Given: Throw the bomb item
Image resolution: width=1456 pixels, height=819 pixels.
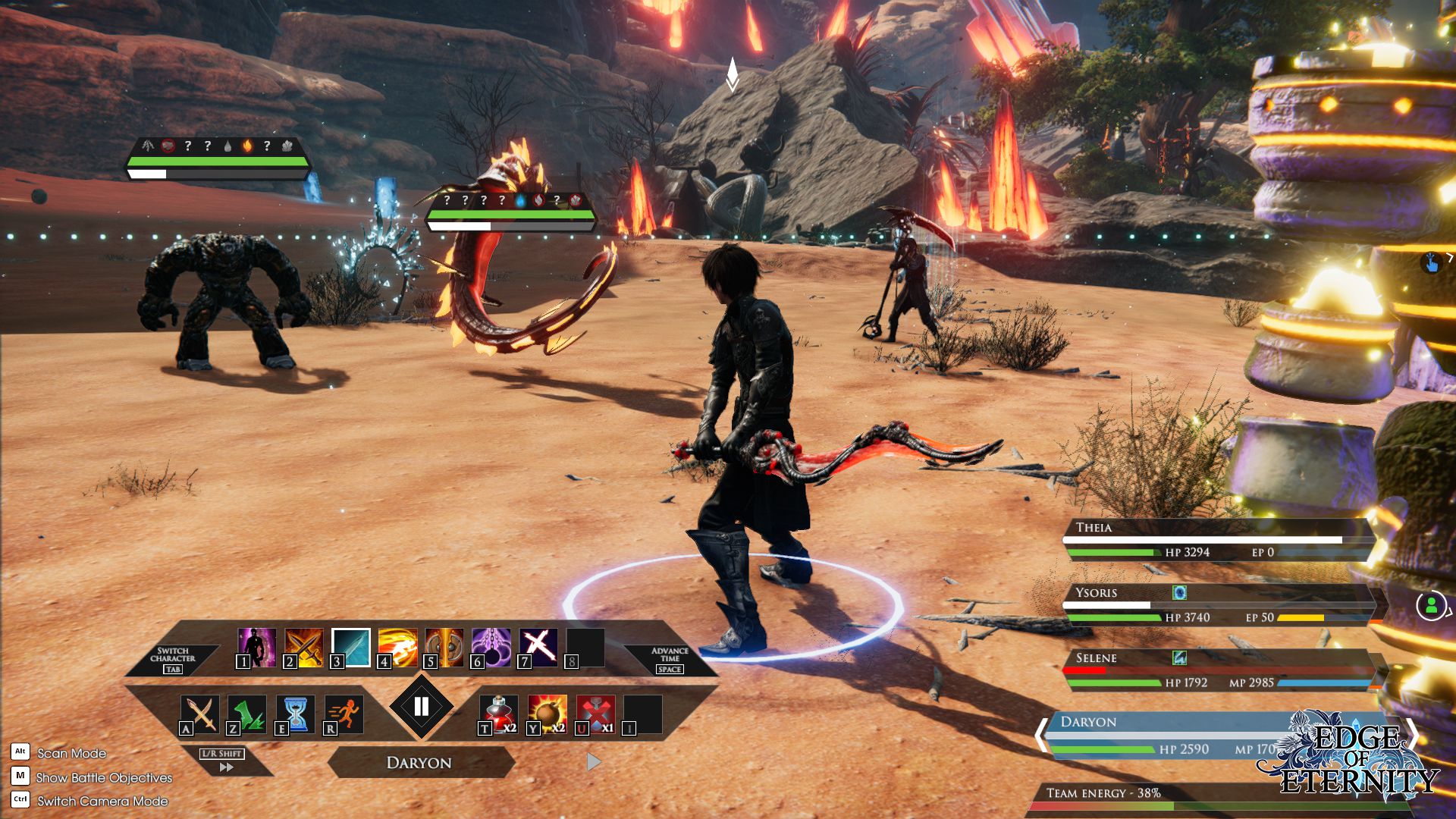Looking at the screenshot, I should [548, 714].
